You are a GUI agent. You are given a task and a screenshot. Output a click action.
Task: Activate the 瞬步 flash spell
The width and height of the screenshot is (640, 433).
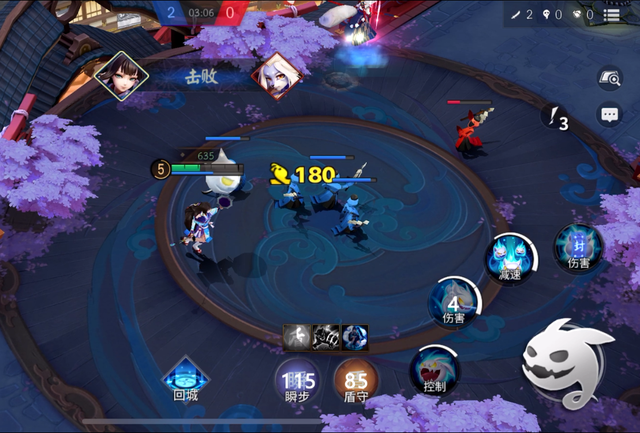298,381
